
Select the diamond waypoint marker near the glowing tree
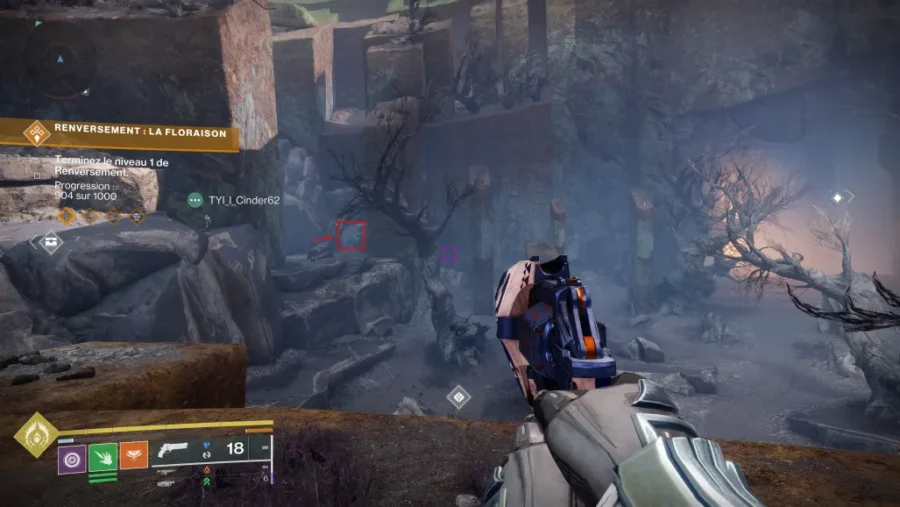coord(837,198)
